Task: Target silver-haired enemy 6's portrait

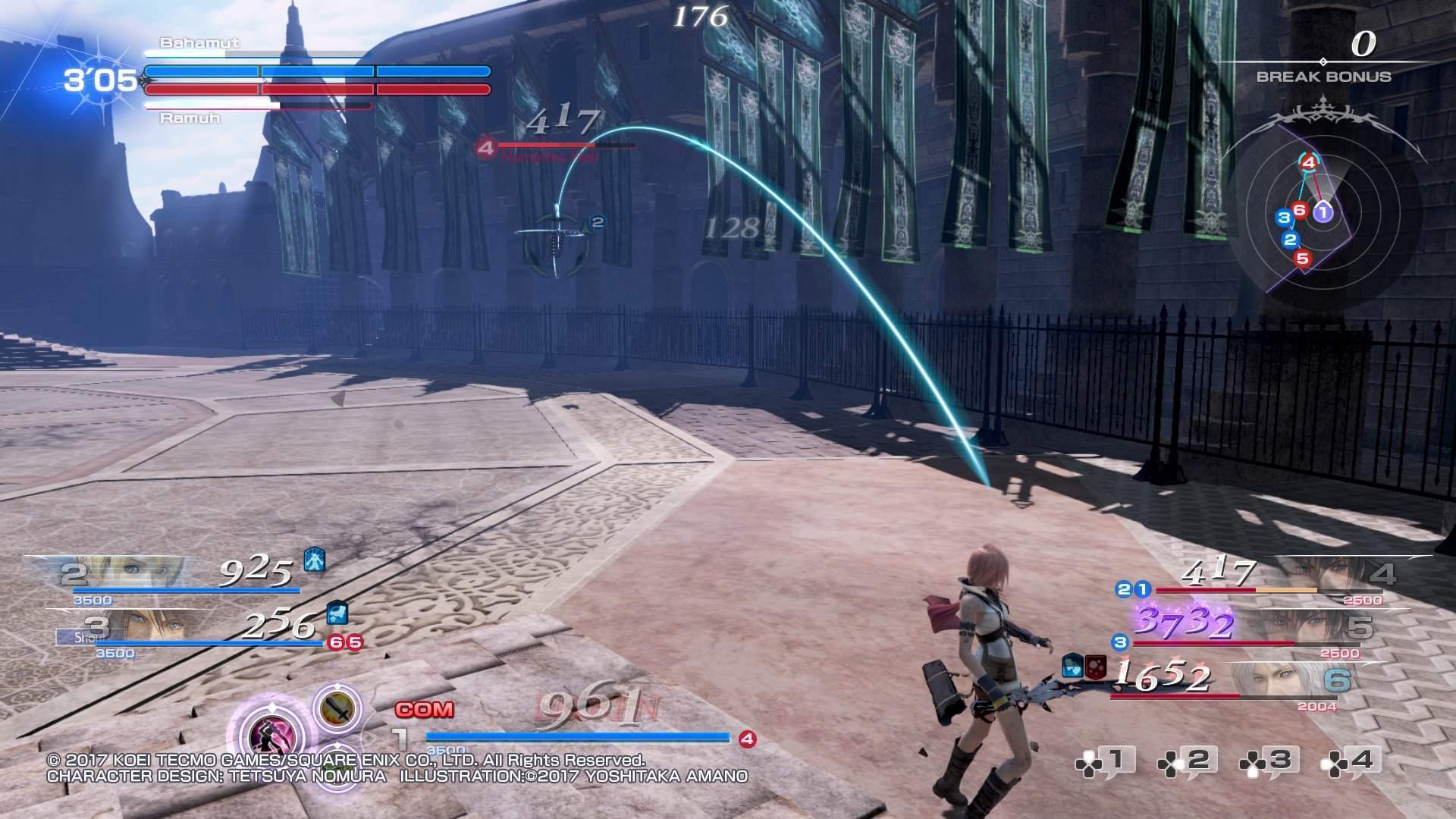Action: pos(1282,680)
